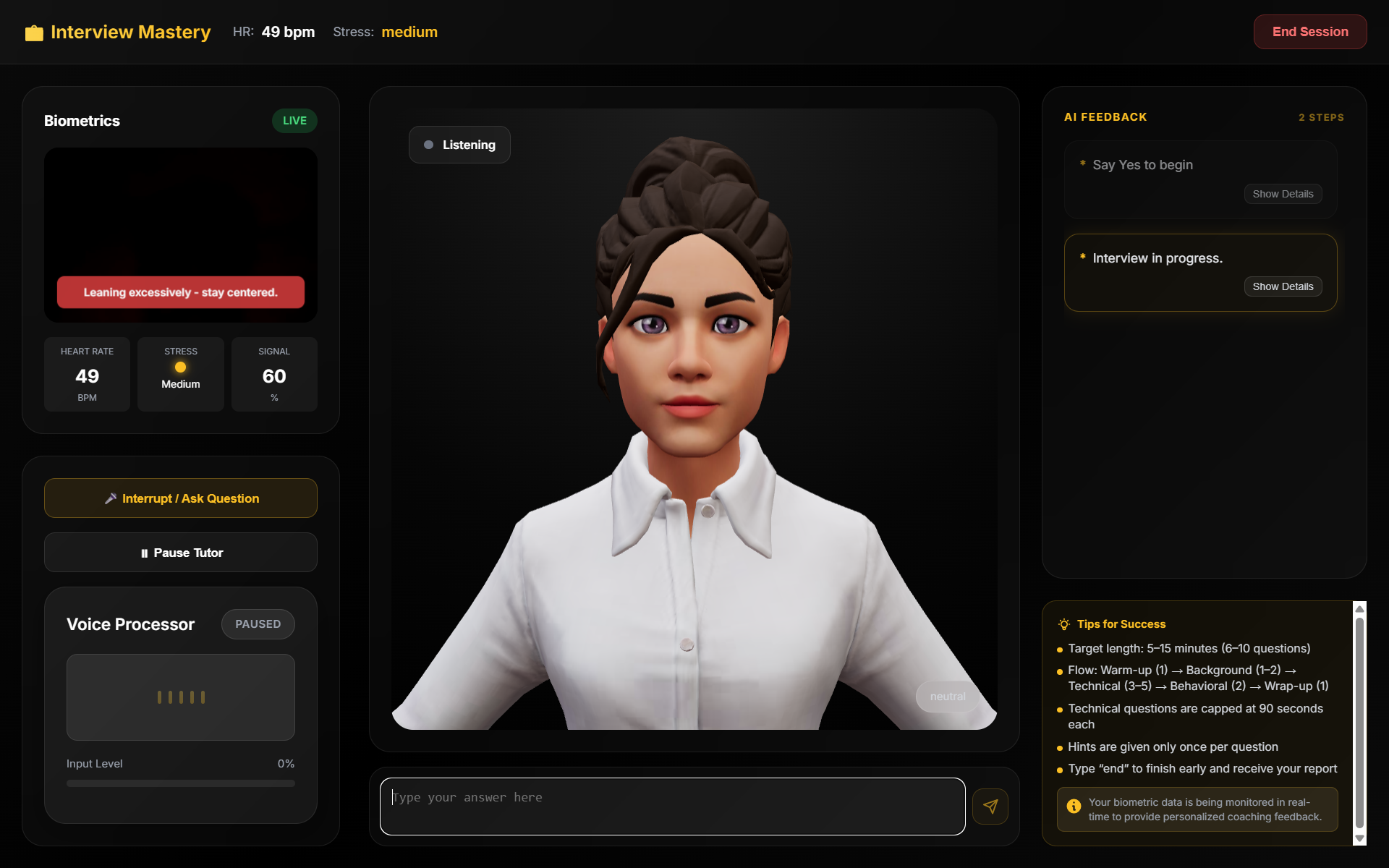
Task: Show details for "Interview in progress"
Action: (x=1283, y=286)
